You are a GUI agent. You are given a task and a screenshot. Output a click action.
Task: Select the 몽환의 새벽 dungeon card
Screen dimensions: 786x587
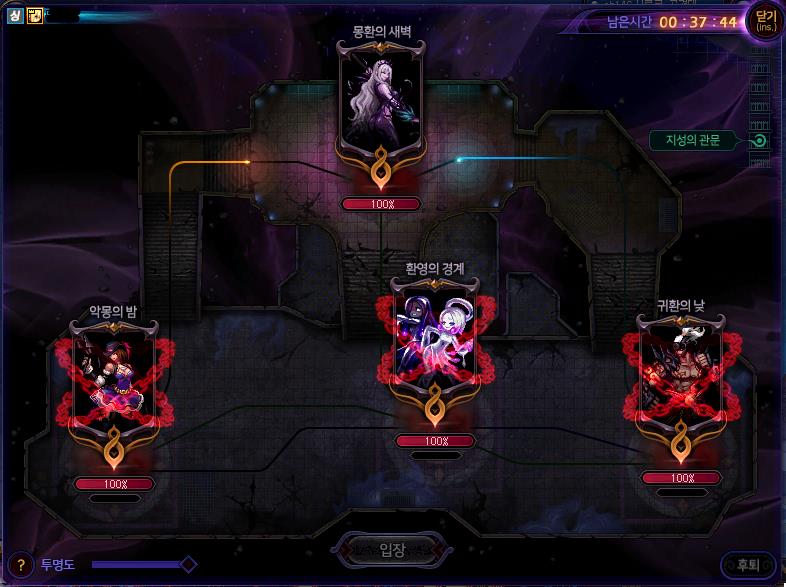point(381,106)
